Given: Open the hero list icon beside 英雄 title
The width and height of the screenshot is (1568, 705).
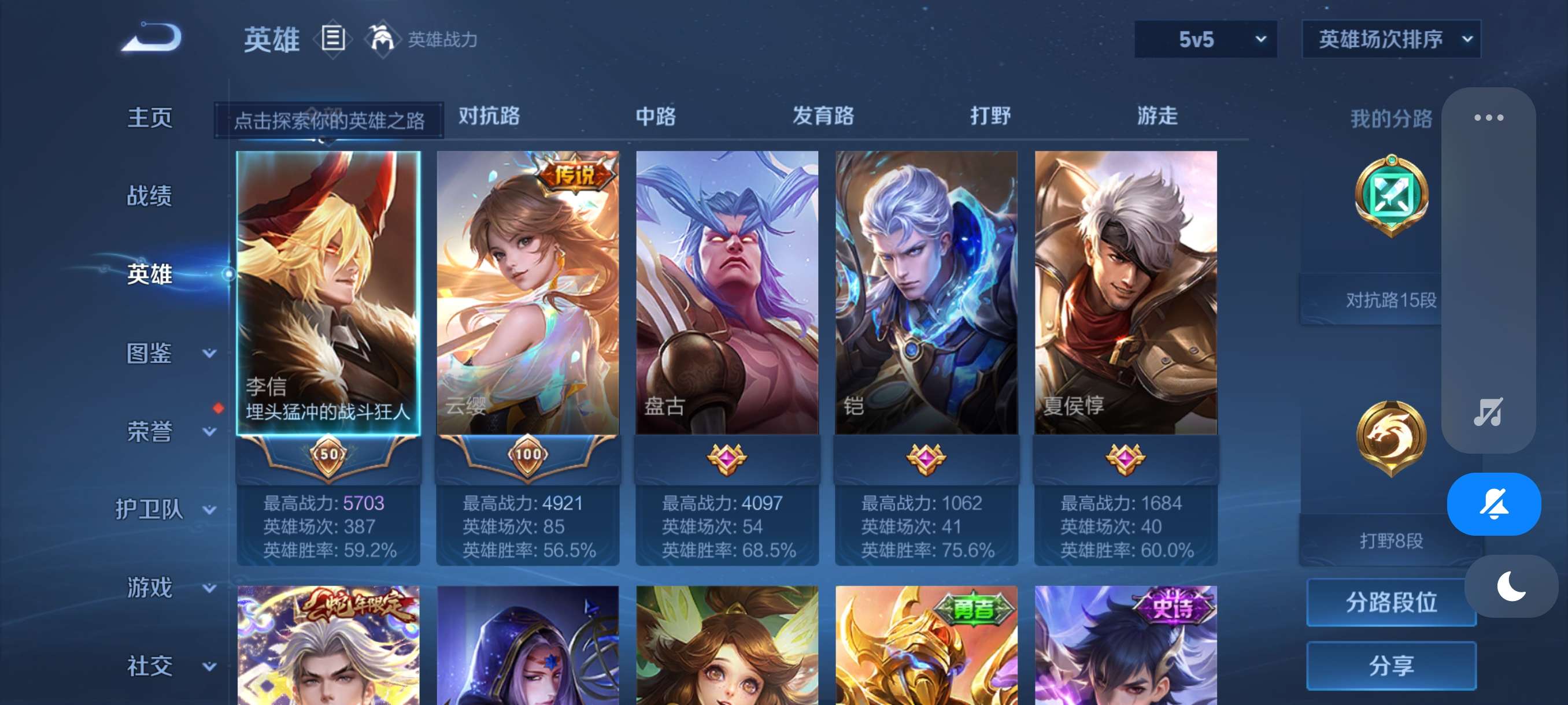Looking at the screenshot, I should 334,39.
